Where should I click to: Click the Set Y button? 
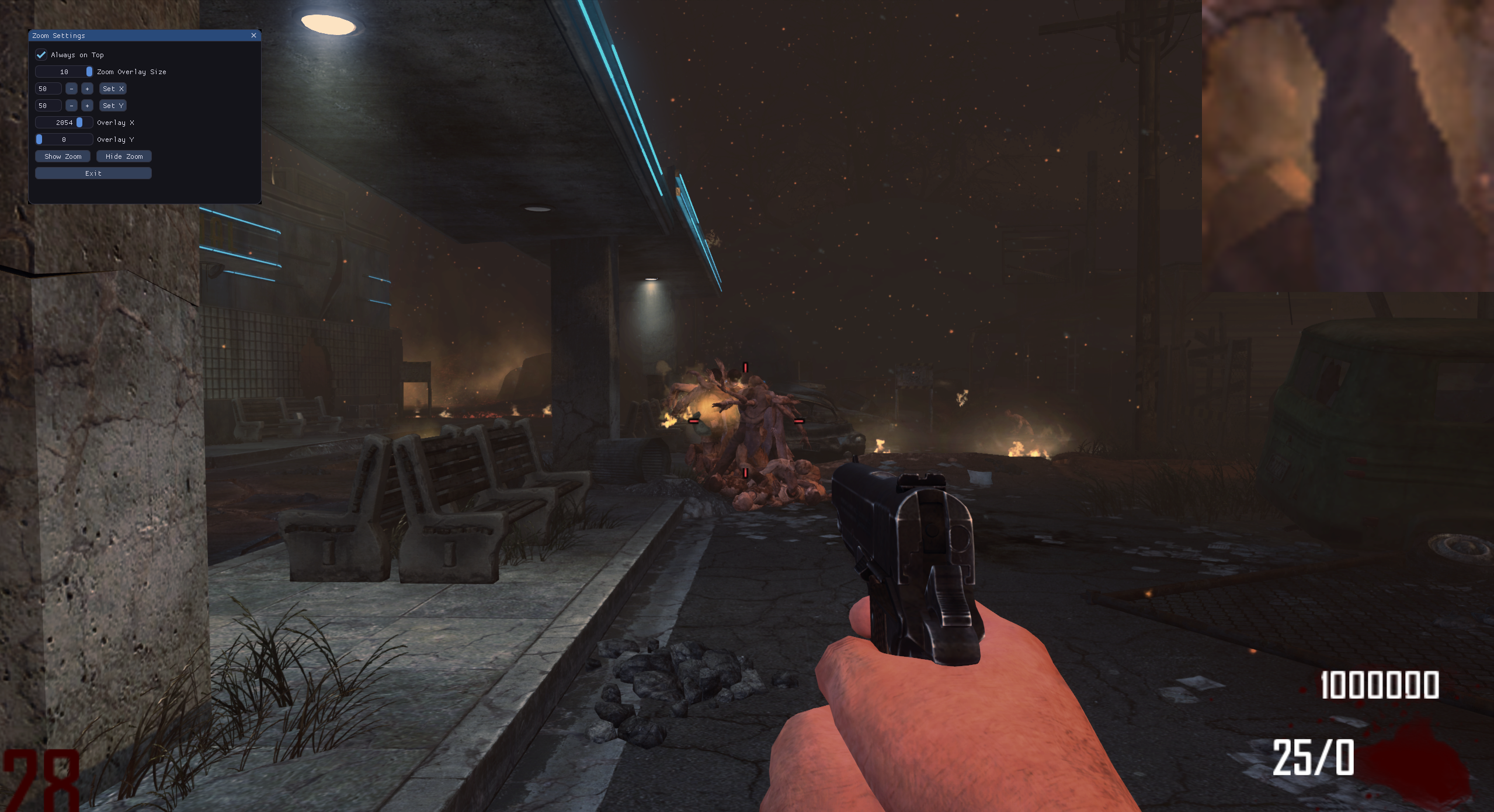tap(113, 106)
